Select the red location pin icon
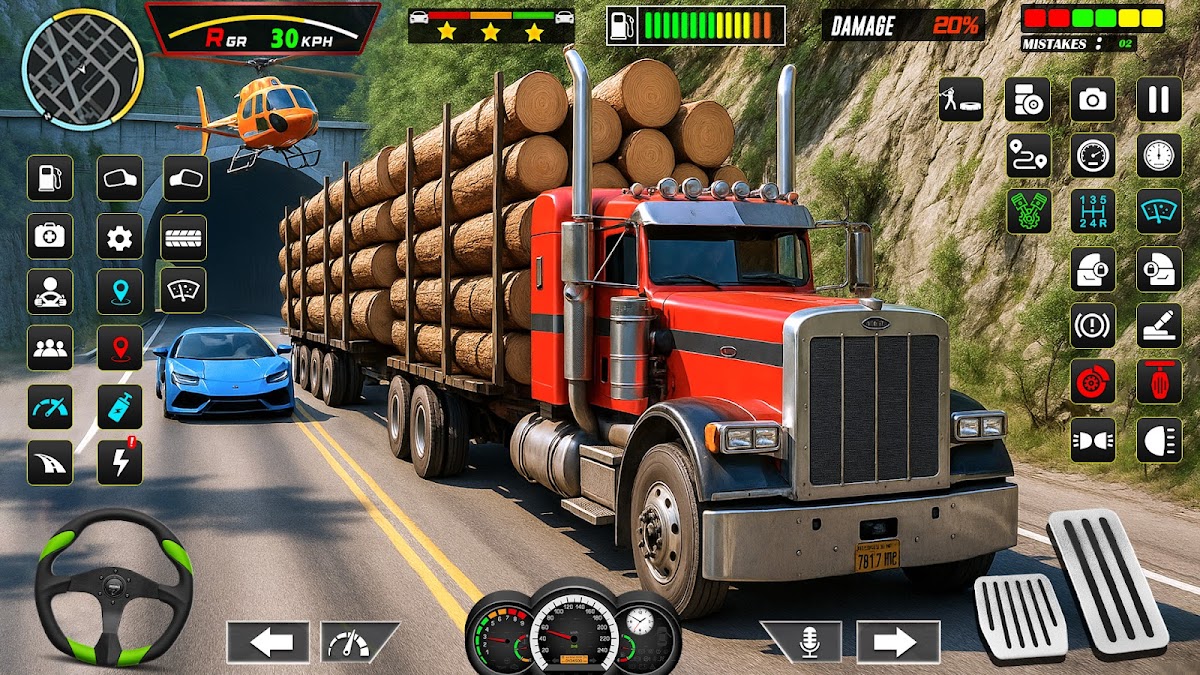The width and height of the screenshot is (1200, 675). pos(119,347)
